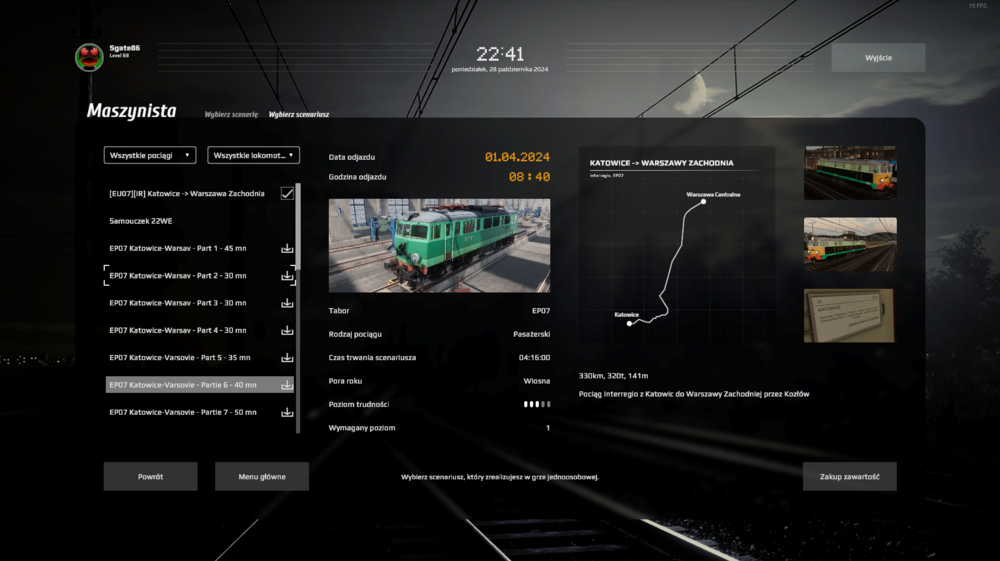The image size is (1000, 561).
Task: Choose the Samouczek 22WE scenario
Action: tap(141, 221)
